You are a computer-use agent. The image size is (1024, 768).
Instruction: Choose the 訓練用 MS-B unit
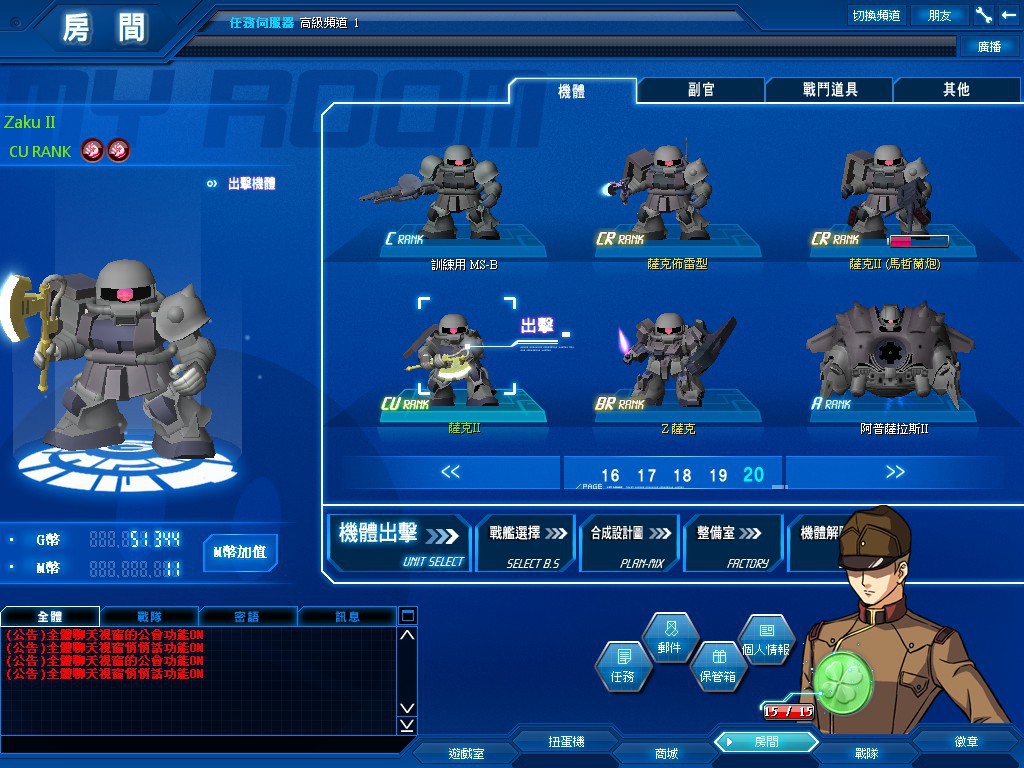(x=463, y=200)
